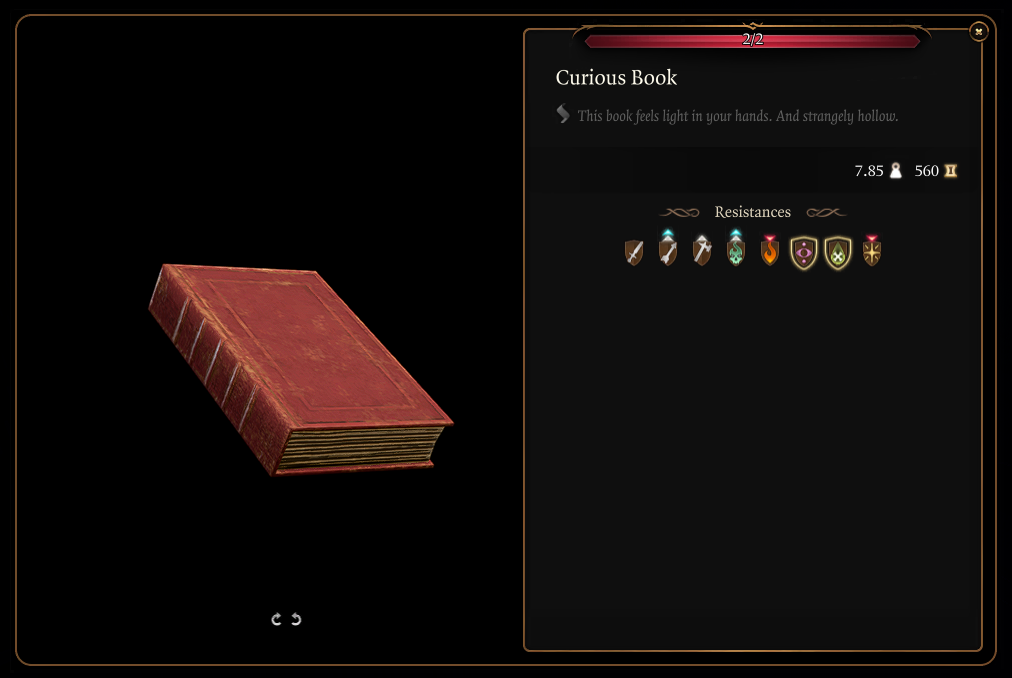Viewport: 1012px width, 678px height.
Task: Rotate the book counter-clockwise
Action: (296, 620)
